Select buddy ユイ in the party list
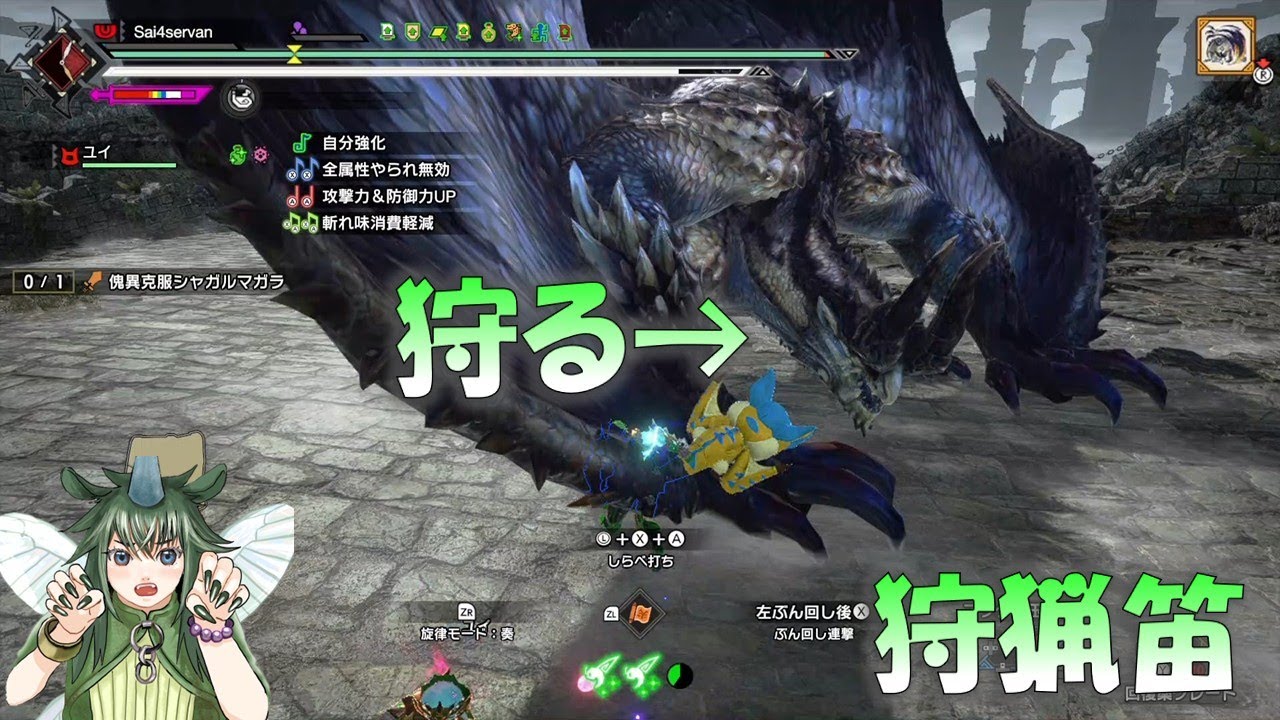The image size is (1280, 720). coord(96,154)
